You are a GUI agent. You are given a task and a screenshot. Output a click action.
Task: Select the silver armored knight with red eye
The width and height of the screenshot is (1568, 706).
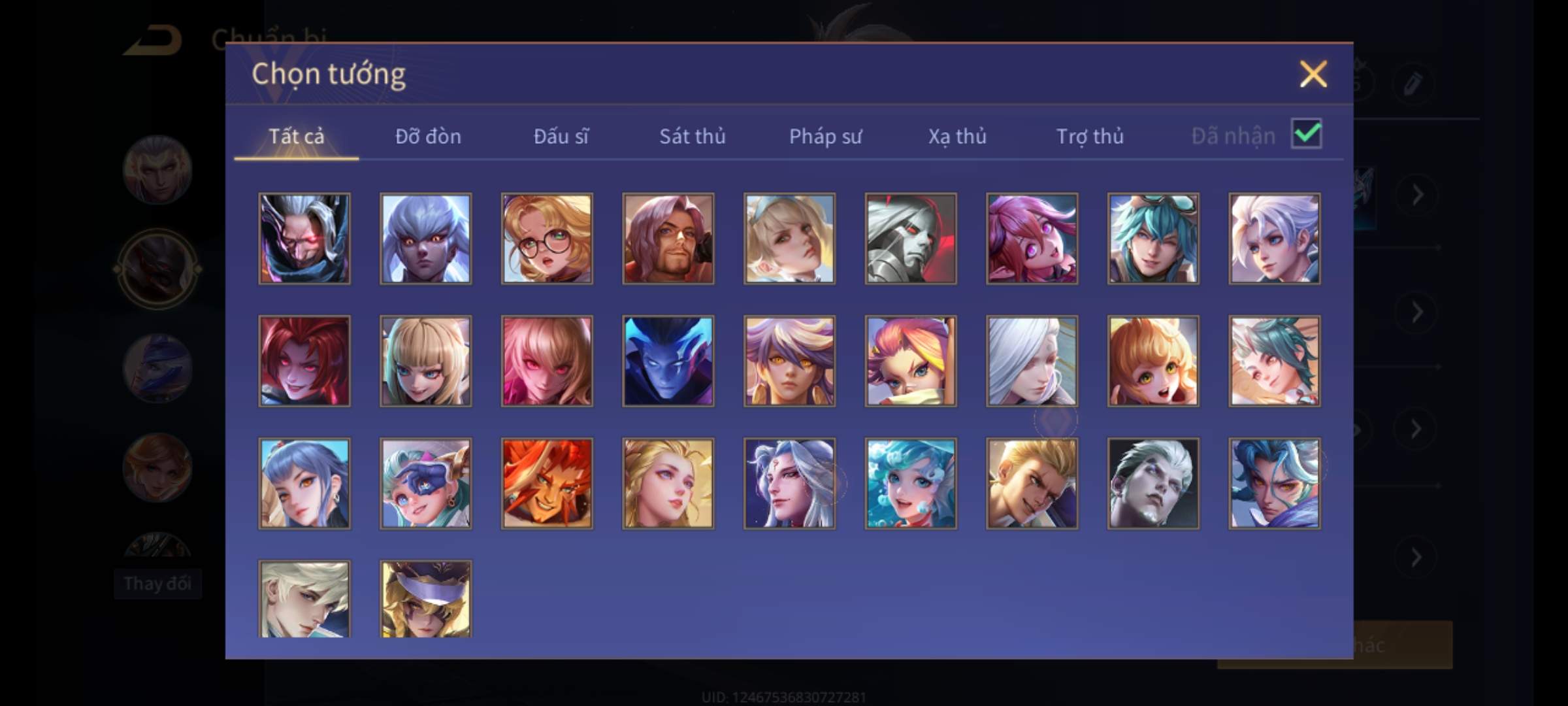click(x=911, y=239)
